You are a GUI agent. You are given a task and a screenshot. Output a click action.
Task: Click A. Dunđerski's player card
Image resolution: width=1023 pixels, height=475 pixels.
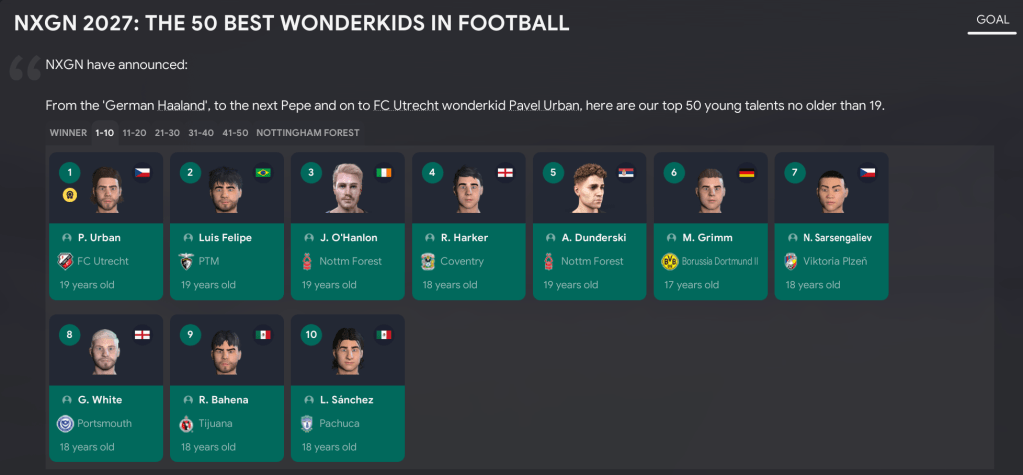tap(590, 226)
